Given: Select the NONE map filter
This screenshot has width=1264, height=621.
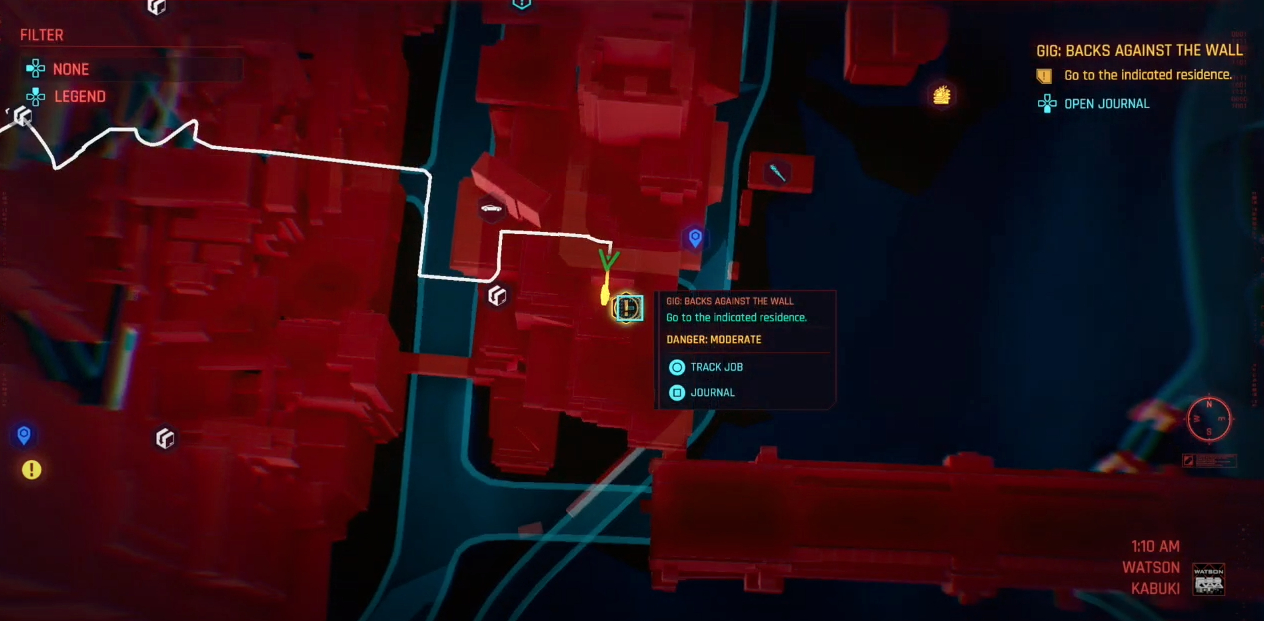Looking at the screenshot, I should 70,69.
